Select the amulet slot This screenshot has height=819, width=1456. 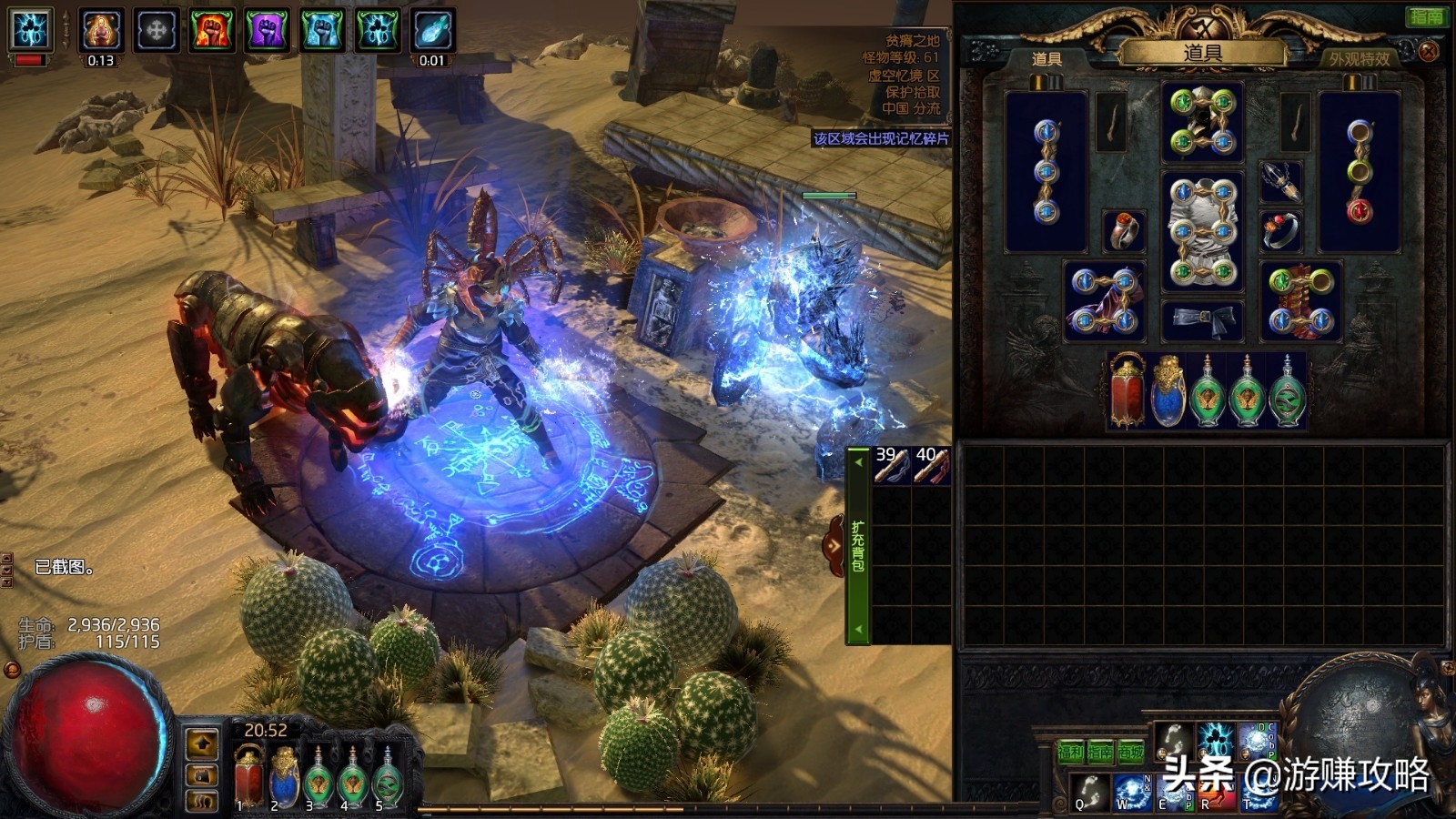(1280, 183)
